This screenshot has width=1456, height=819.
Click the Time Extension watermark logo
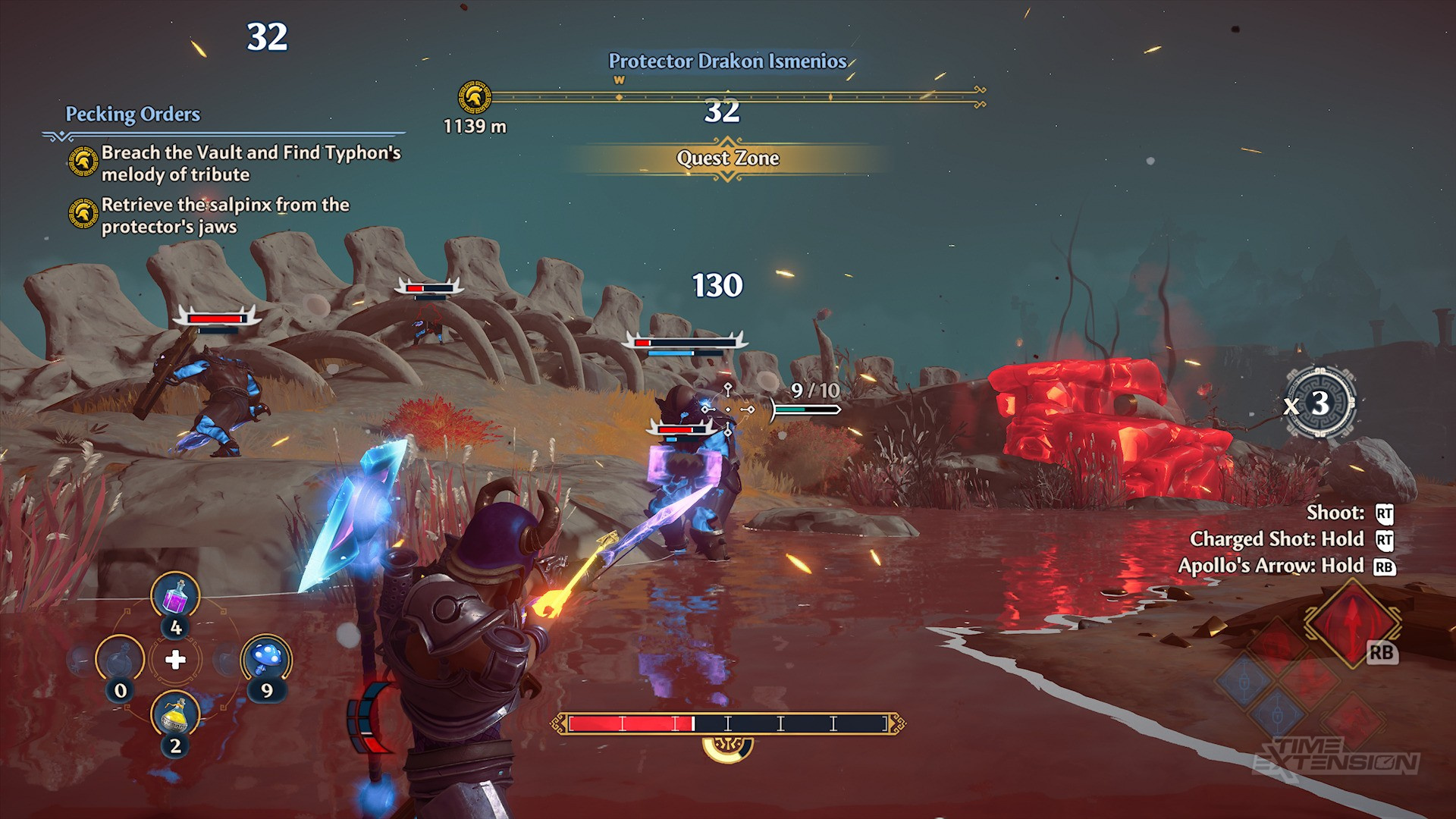pos(1337,755)
